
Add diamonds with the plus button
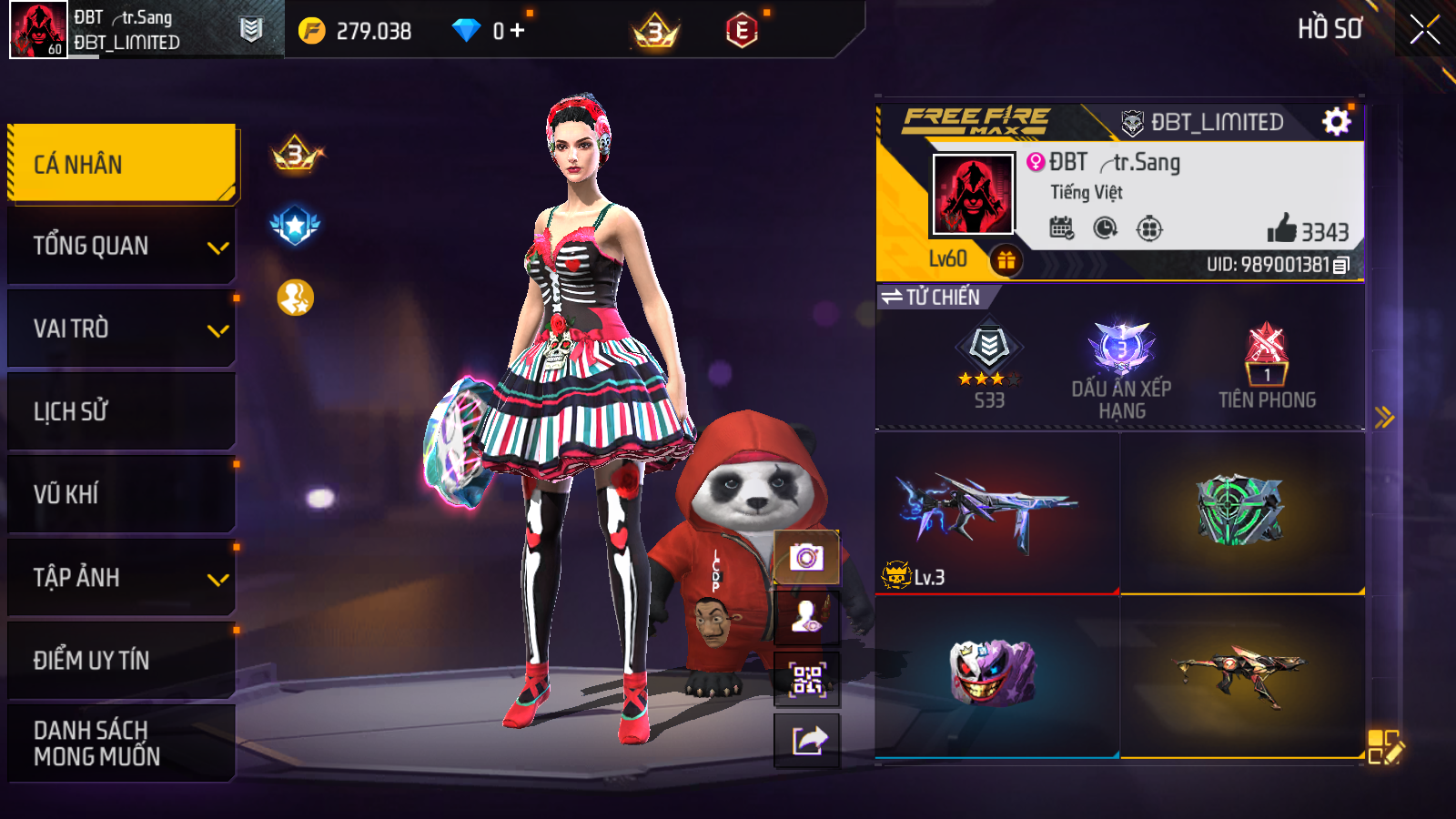(x=518, y=31)
